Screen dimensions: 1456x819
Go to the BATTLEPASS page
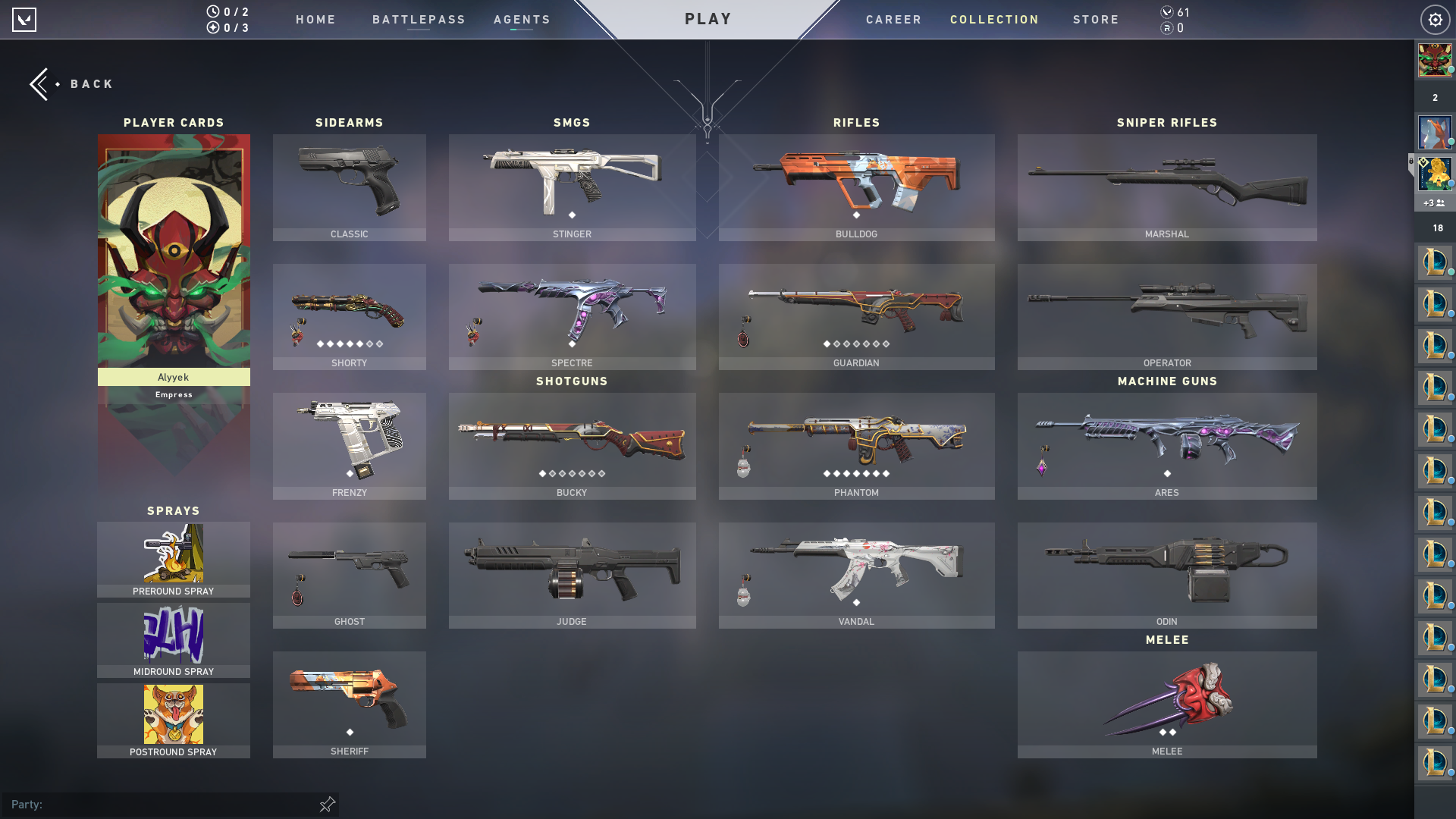click(418, 19)
